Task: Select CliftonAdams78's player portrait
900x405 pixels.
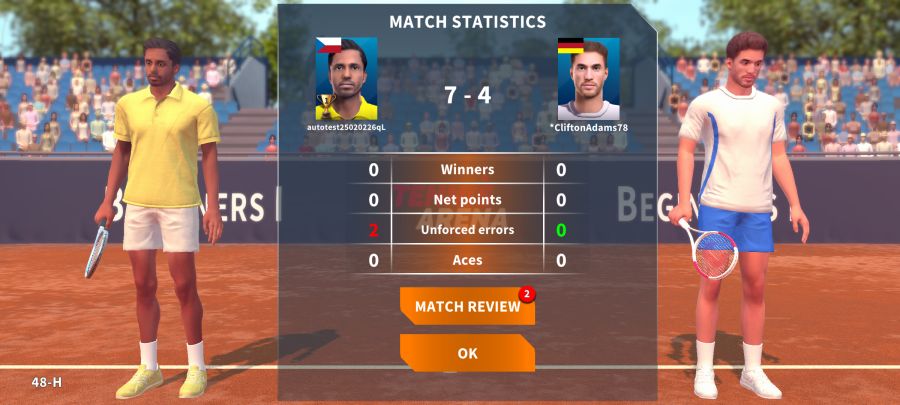Action: (x=588, y=79)
